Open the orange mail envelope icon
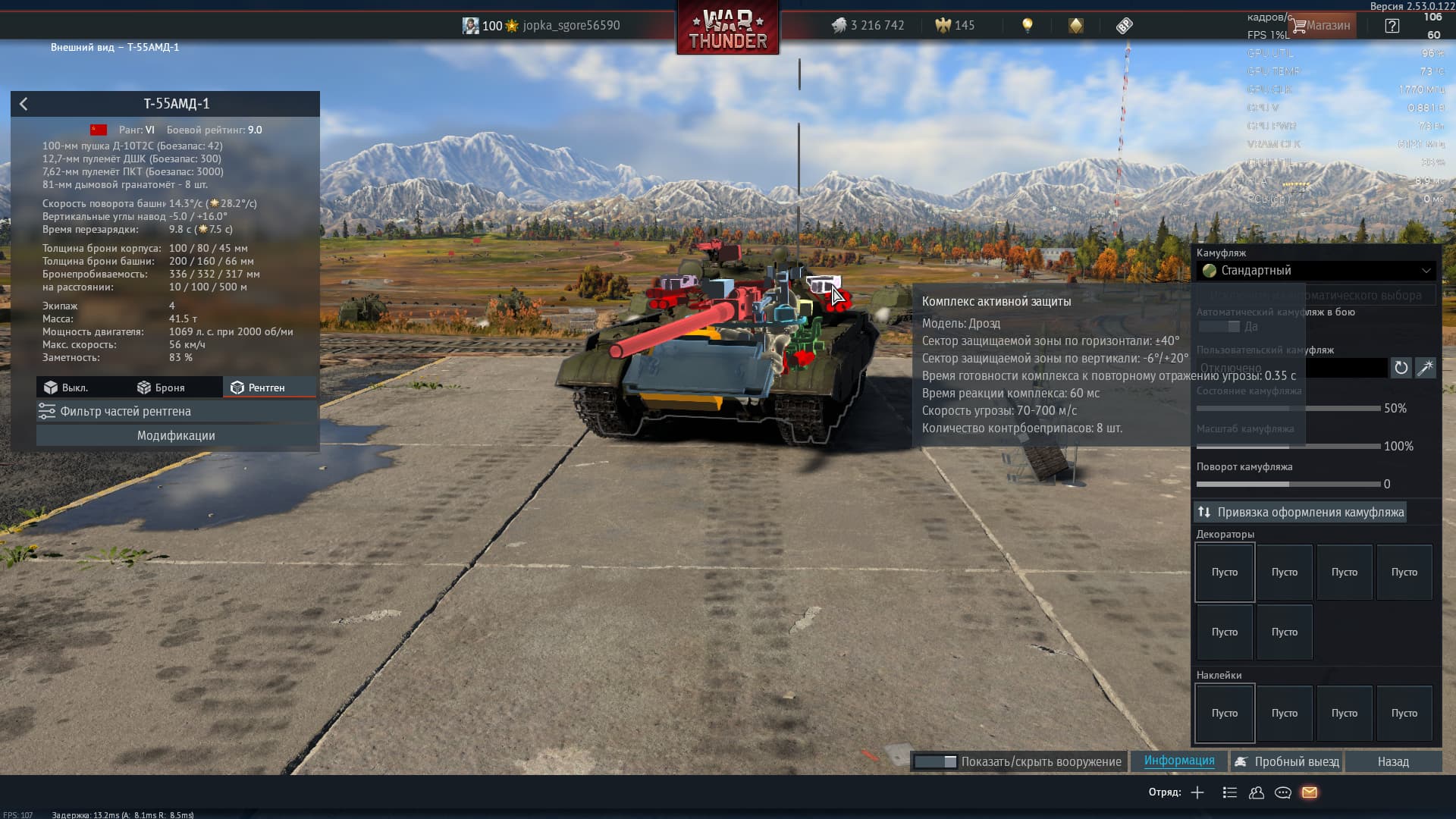Screen dimensions: 1456x819 1310,792
